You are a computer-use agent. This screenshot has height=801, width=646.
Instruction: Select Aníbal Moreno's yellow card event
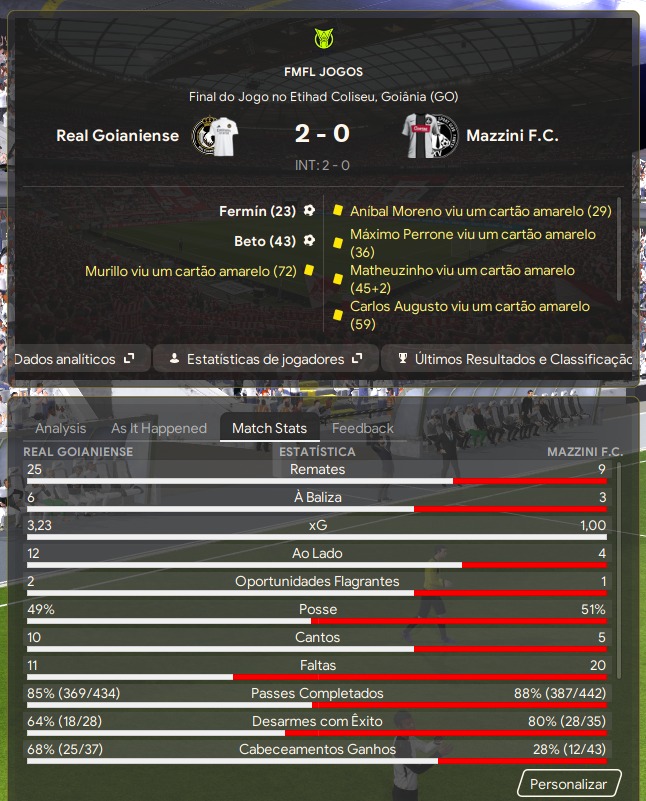point(480,211)
